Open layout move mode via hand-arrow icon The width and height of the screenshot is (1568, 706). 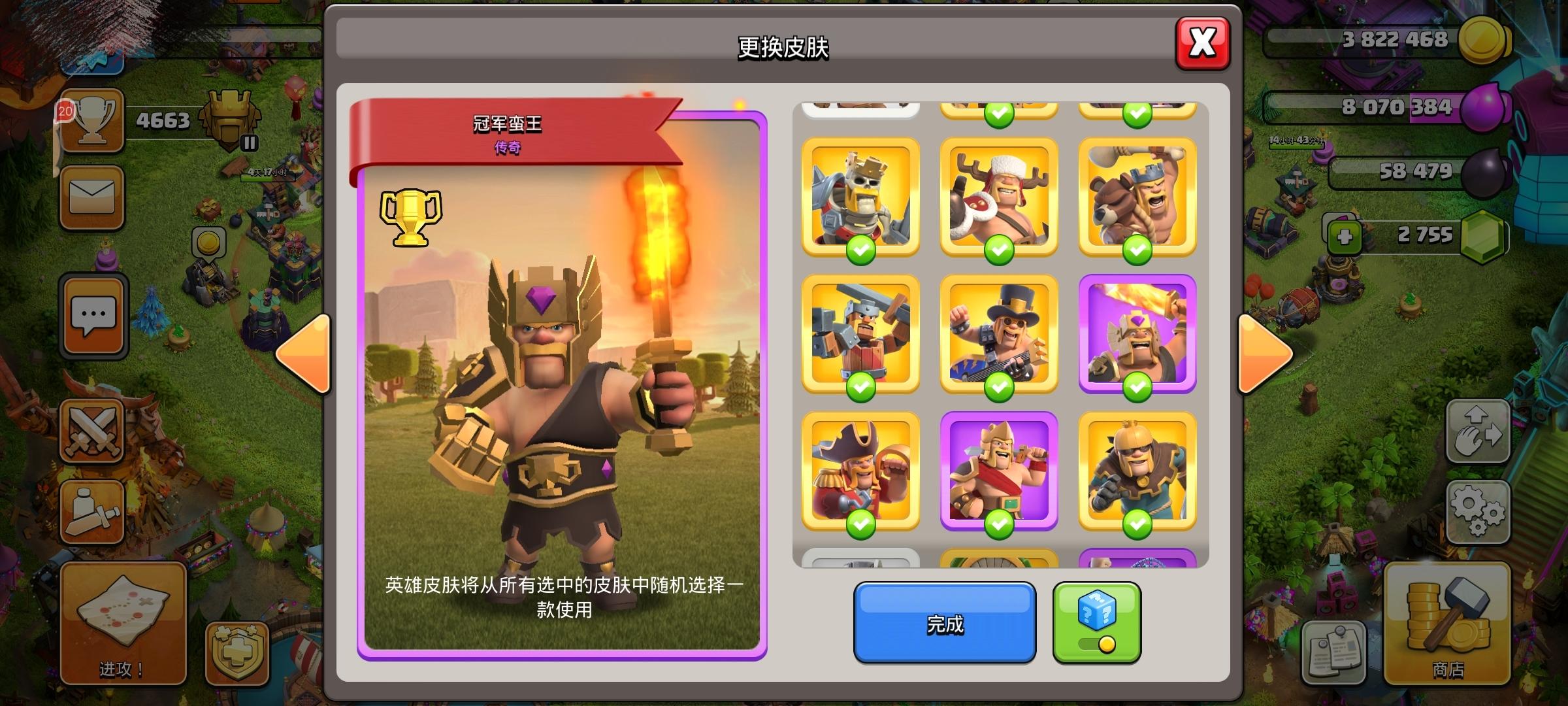[1478, 431]
